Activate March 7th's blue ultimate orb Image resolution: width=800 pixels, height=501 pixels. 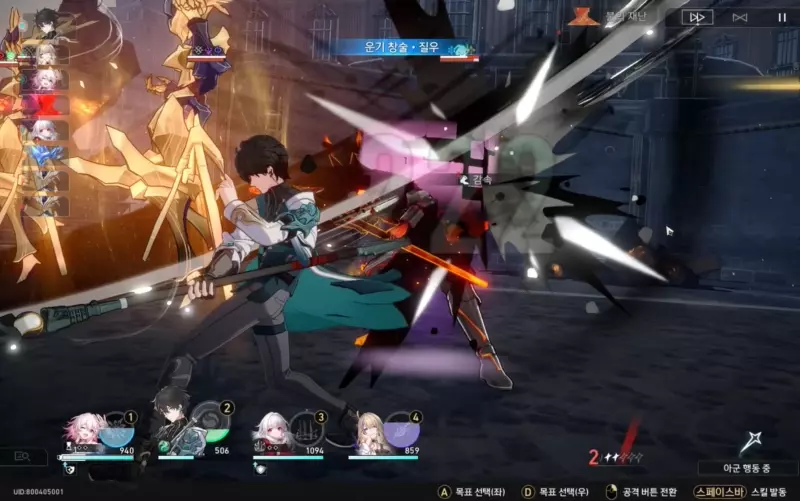116,432
